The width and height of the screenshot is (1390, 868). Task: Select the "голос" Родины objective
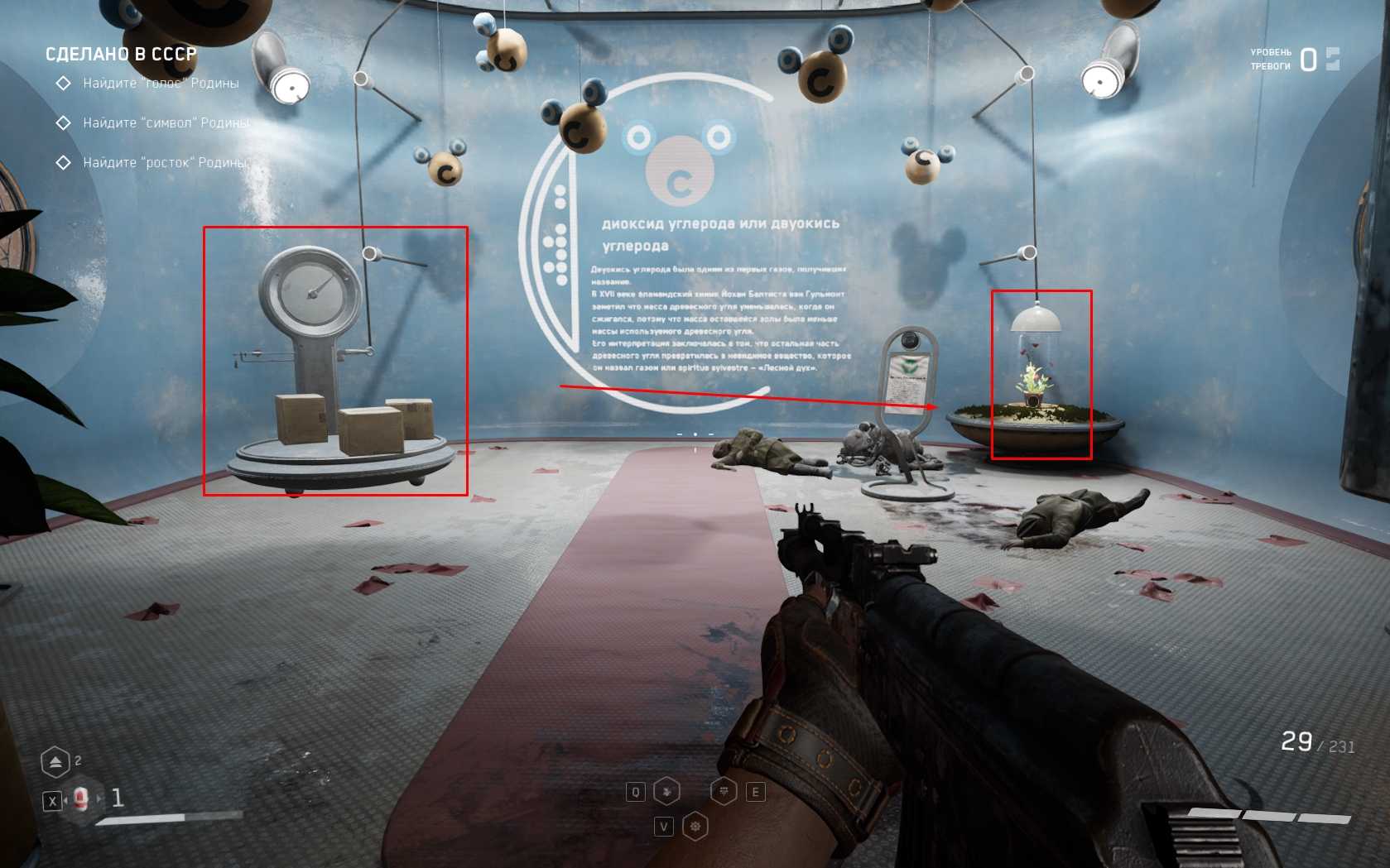click(161, 83)
